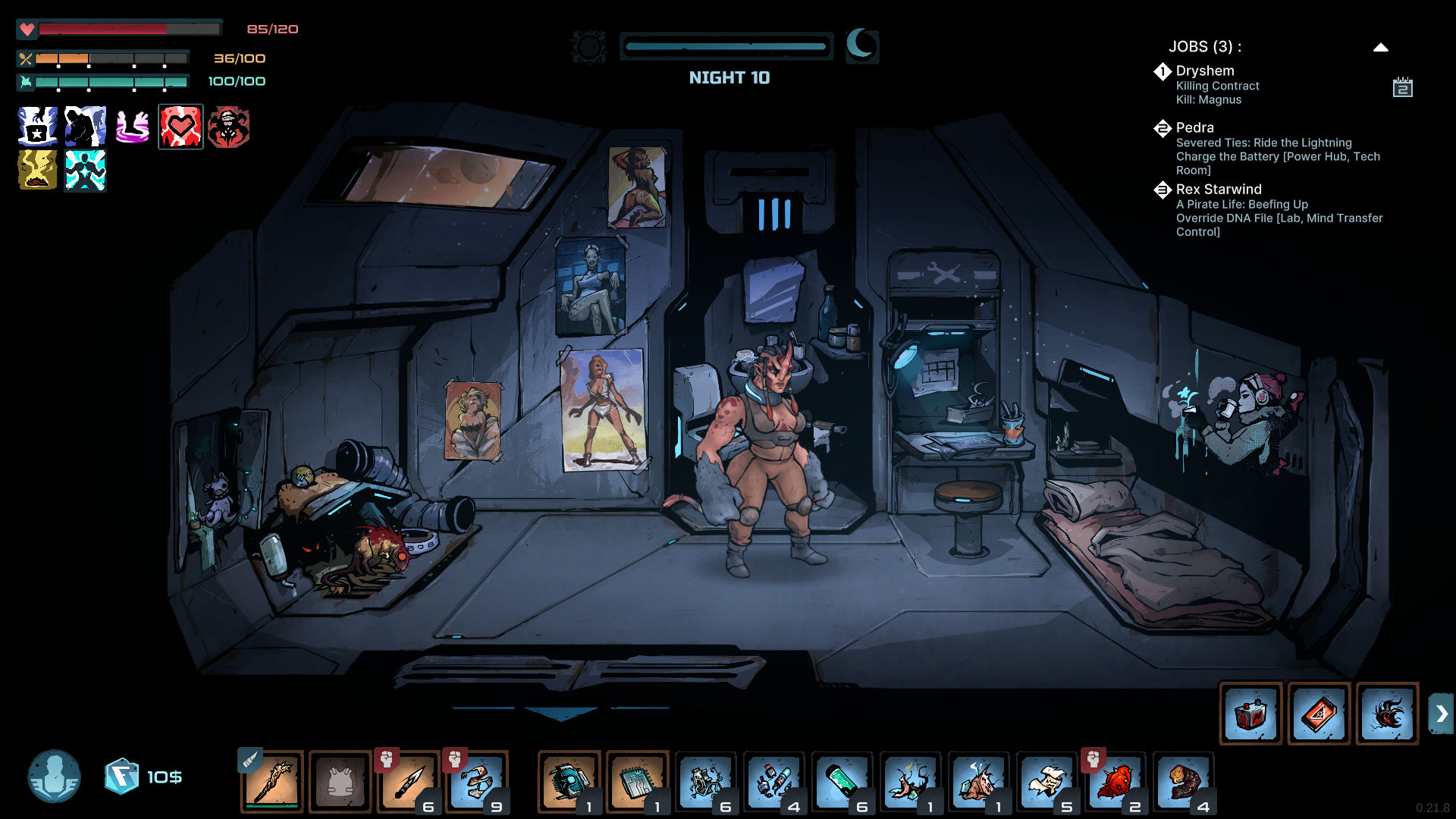Open the calendar icon beside Dryshem job
The width and height of the screenshot is (1456, 819).
click(1404, 87)
